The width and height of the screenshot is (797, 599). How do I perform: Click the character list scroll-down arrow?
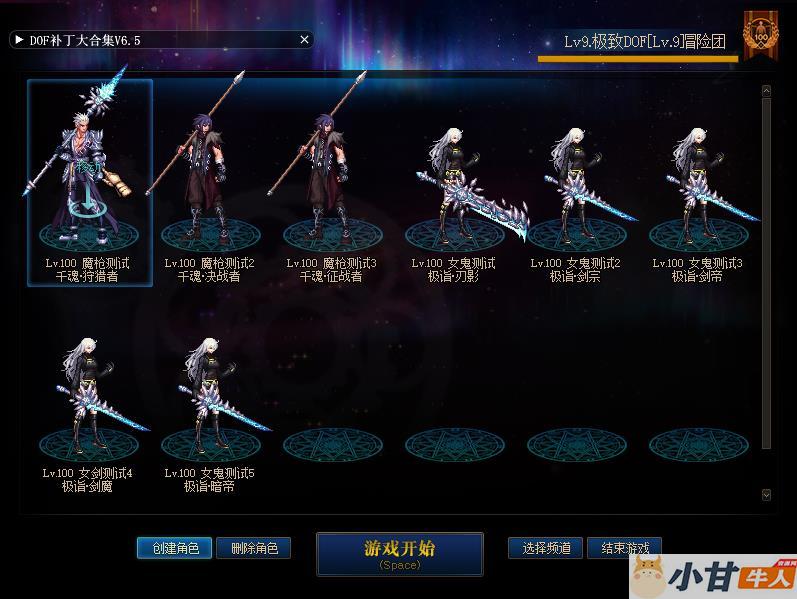(x=766, y=494)
